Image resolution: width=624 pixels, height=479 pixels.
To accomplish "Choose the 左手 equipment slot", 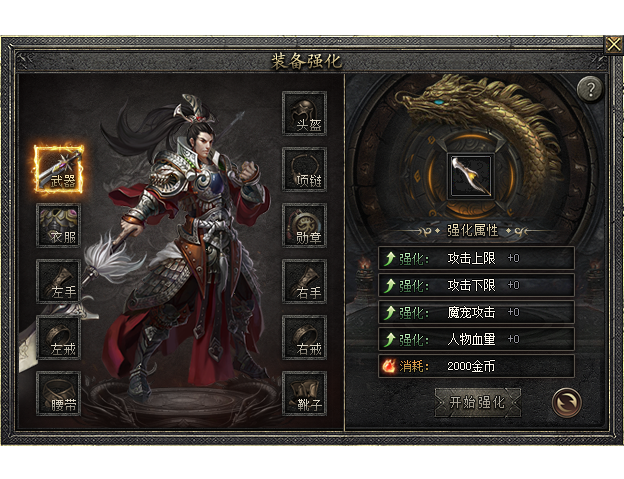I will pos(59,281).
